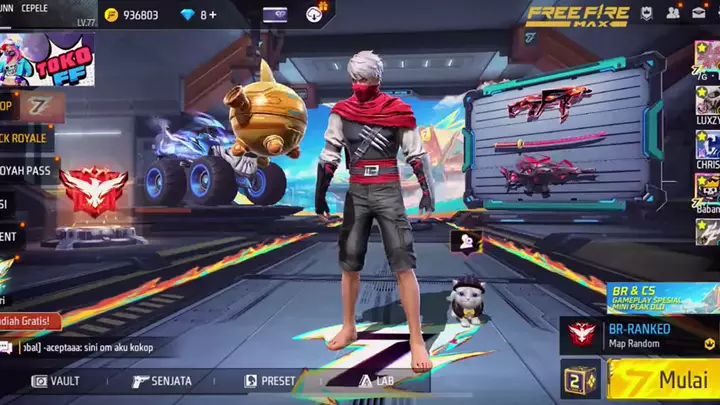
Task: Open the Luck Royale menu
Action: (x=24, y=137)
